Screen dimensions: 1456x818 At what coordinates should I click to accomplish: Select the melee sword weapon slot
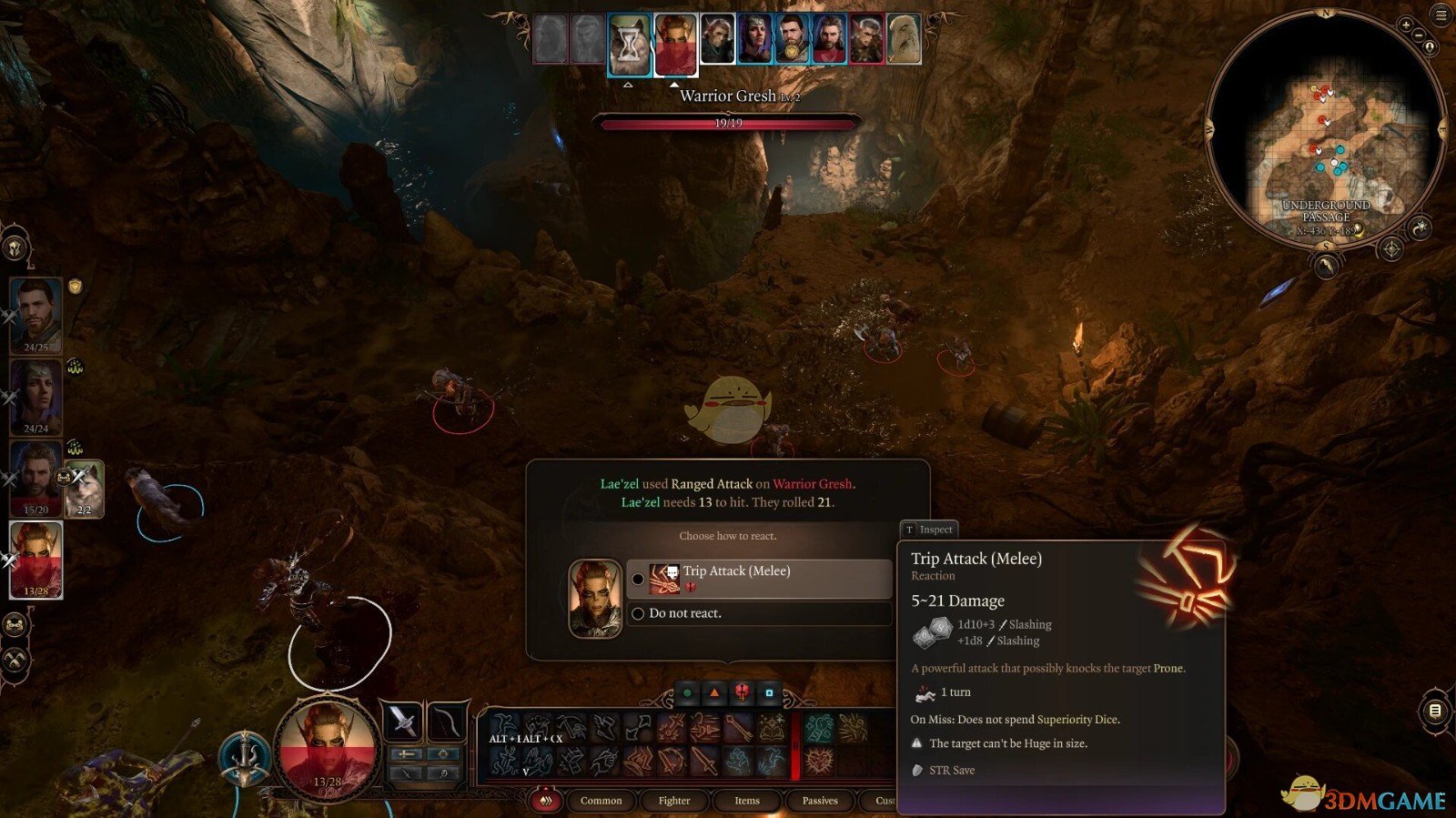tap(403, 722)
